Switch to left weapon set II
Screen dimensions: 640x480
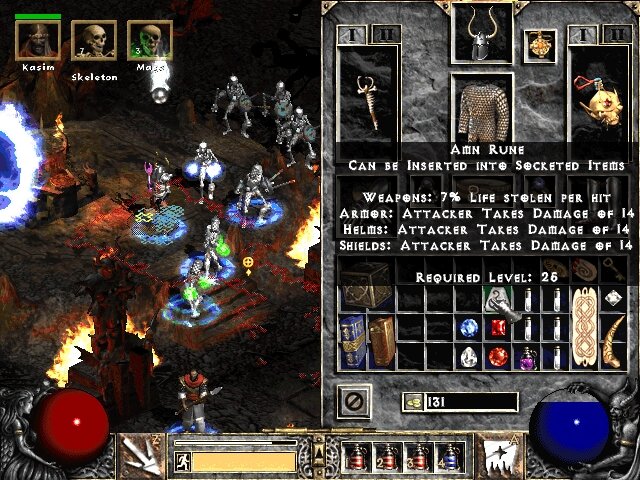[385, 35]
